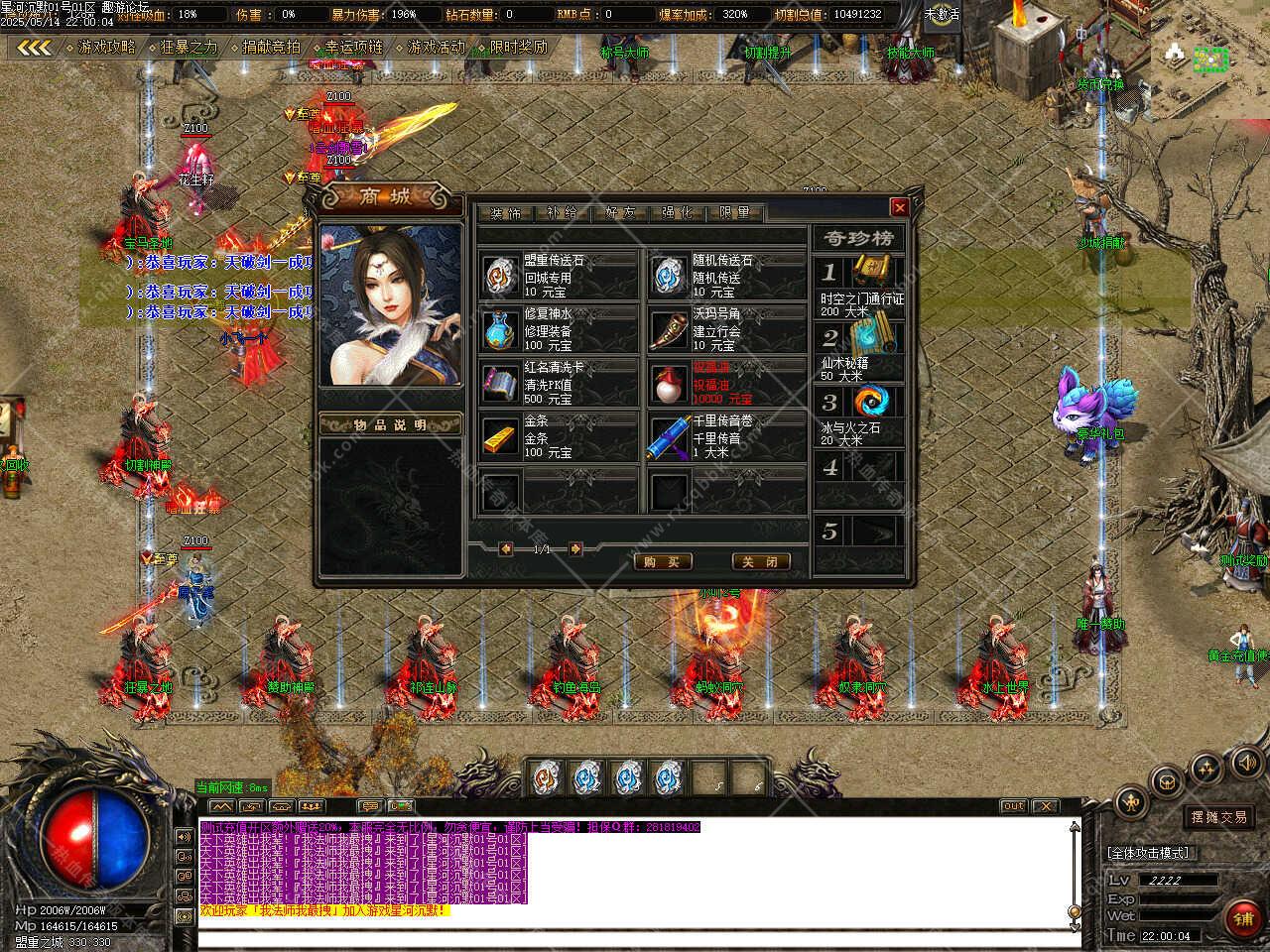The height and width of the screenshot is (952, 1270).
Task: Choose the 修复神水 repair potion item
Action: (501, 330)
